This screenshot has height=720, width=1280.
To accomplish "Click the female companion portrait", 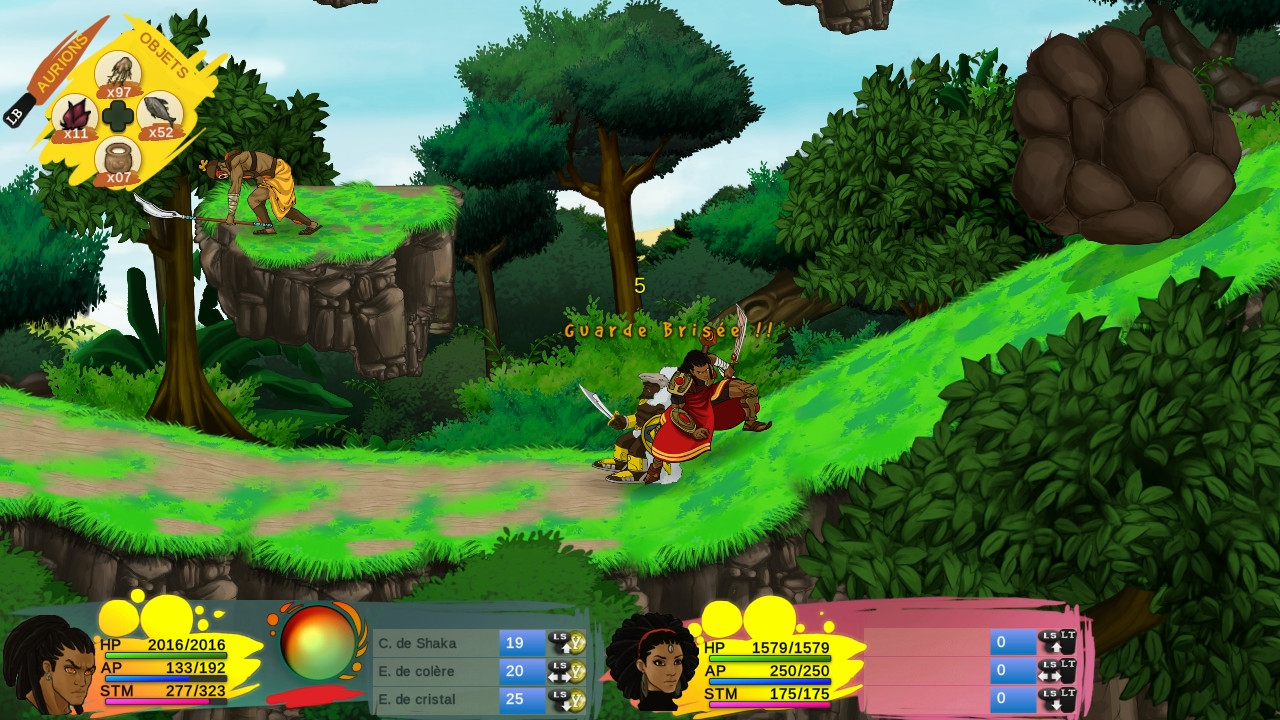I will (x=654, y=662).
